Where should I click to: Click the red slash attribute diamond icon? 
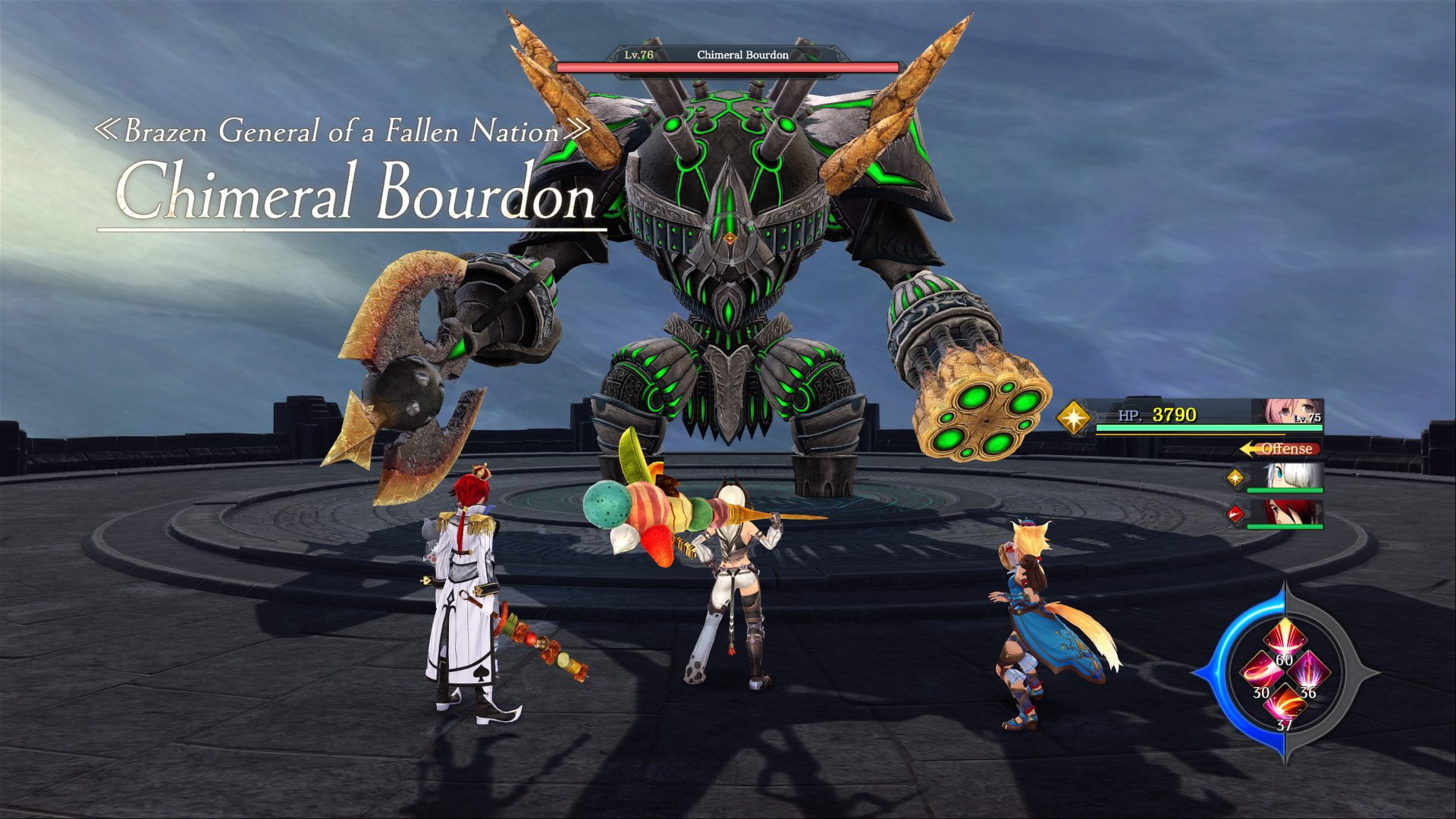pyautogui.click(x=1235, y=514)
